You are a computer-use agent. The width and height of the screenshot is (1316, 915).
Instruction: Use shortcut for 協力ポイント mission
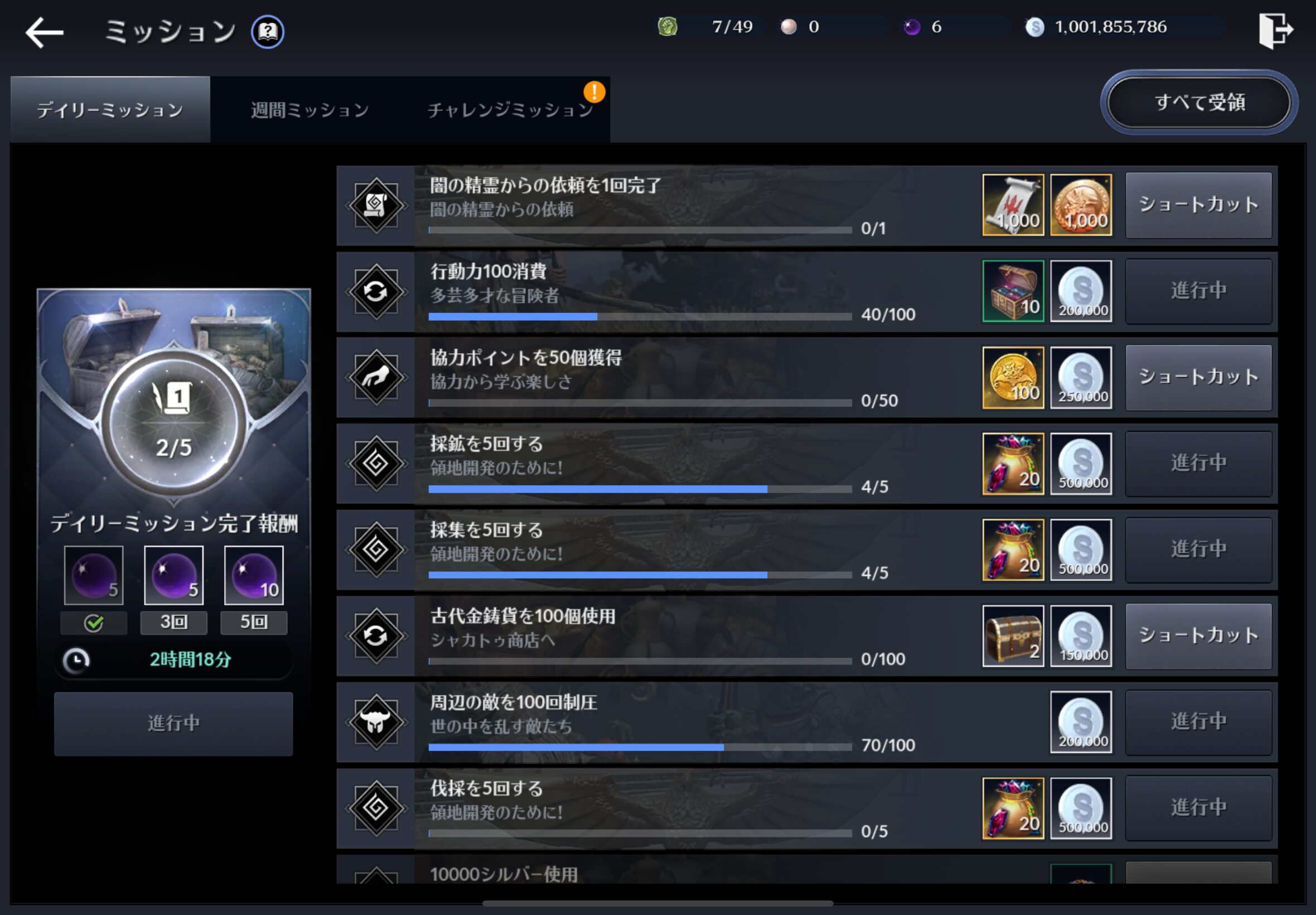click(x=1198, y=377)
